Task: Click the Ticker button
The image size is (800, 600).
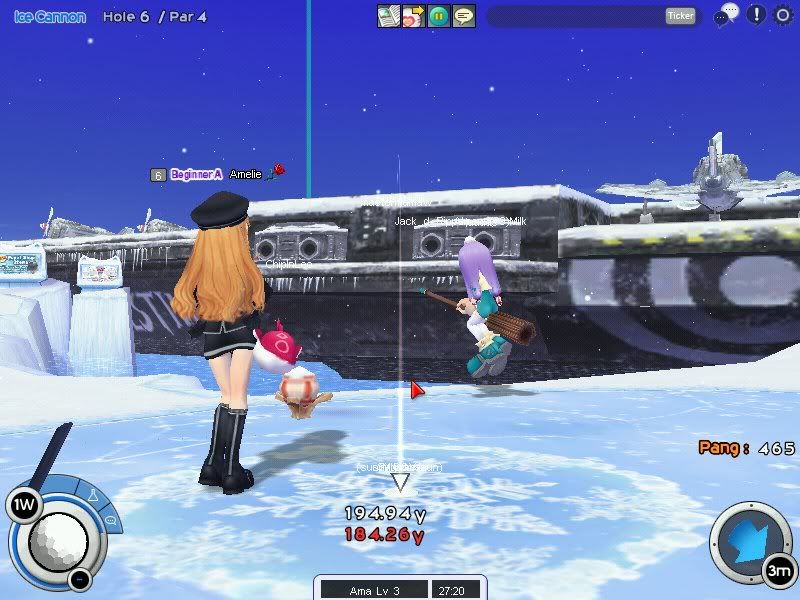Action: (680, 16)
